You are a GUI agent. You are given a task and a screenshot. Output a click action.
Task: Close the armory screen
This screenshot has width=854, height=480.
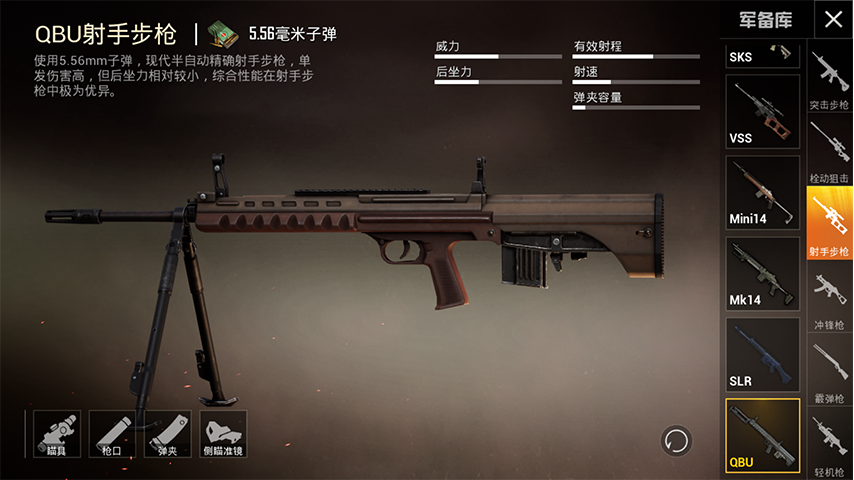tap(832, 19)
